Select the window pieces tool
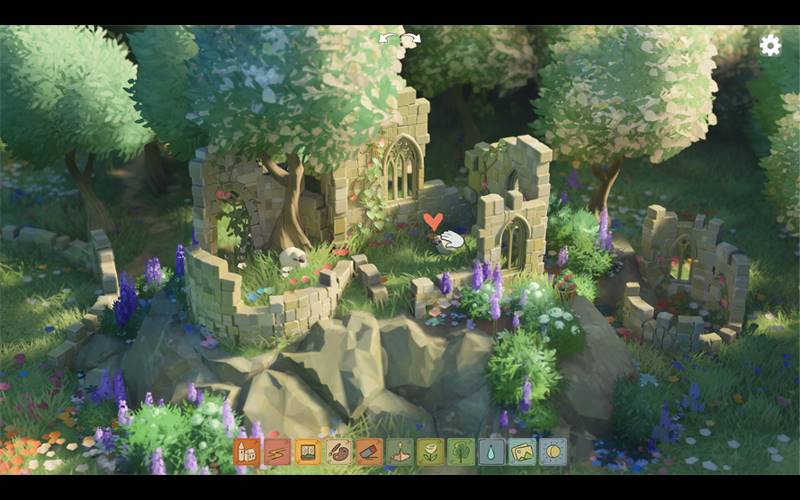Viewport: 800px width, 500px height. click(x=308, y=452)
